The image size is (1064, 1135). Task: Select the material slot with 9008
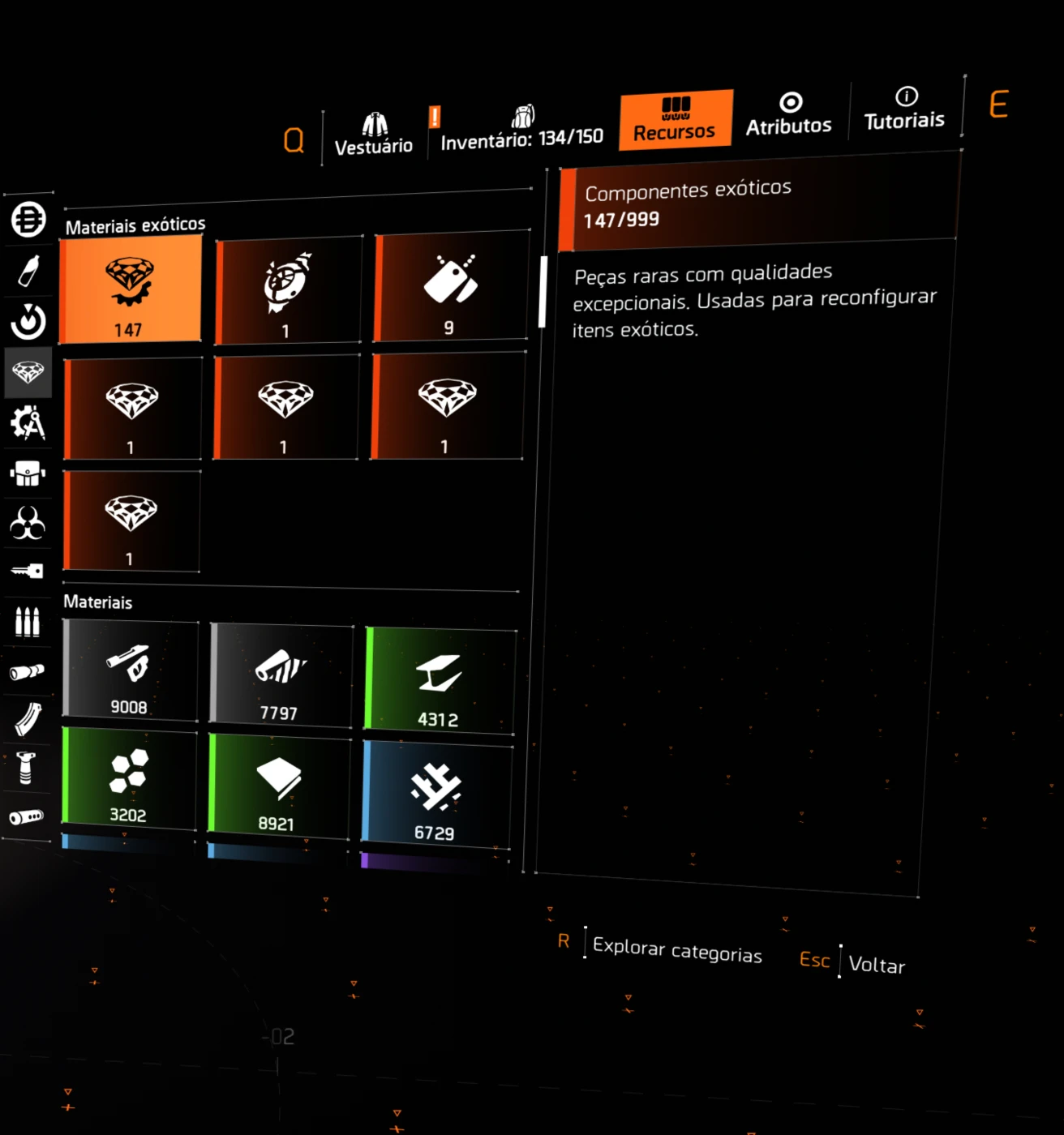pyautogui.click(x=131, y=671)
